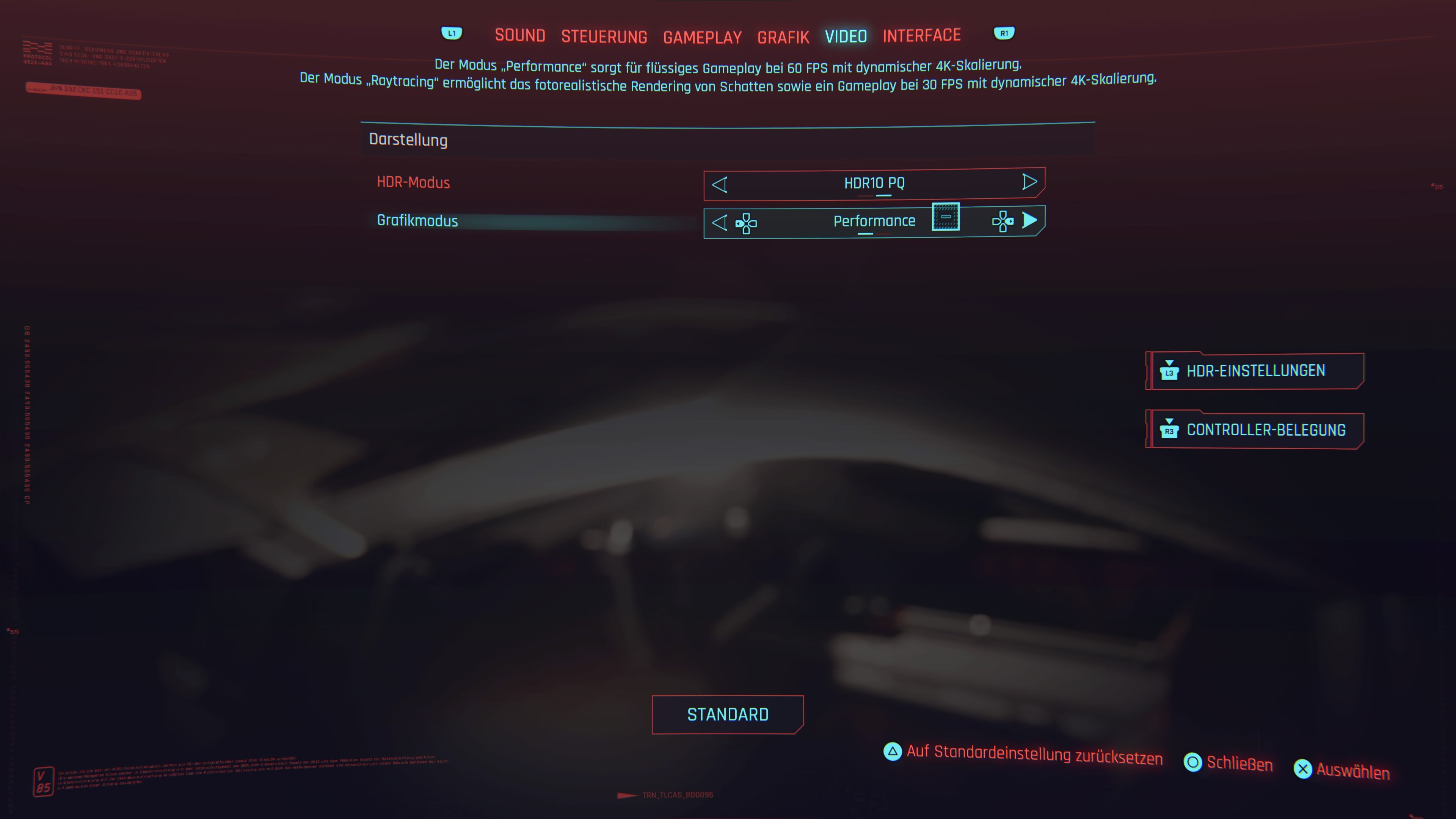Click the R3 stick icon beside Controller-Belegung
Viewport: 1456px width, 819px height.
point(1169,430)
